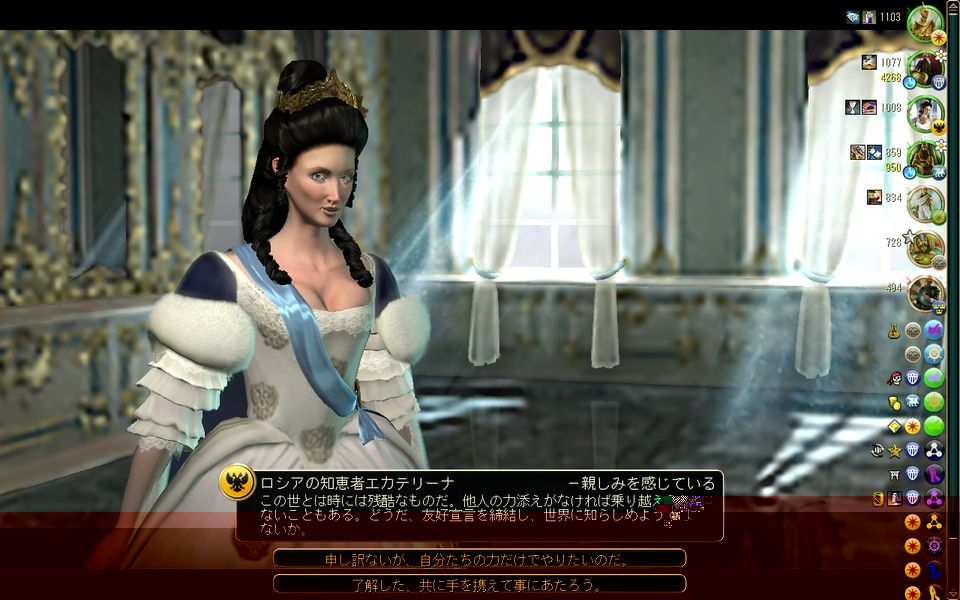Decline the friendship declaration with 申し訳ないが reply
960x600 pixels.
(x=479, y=558)
